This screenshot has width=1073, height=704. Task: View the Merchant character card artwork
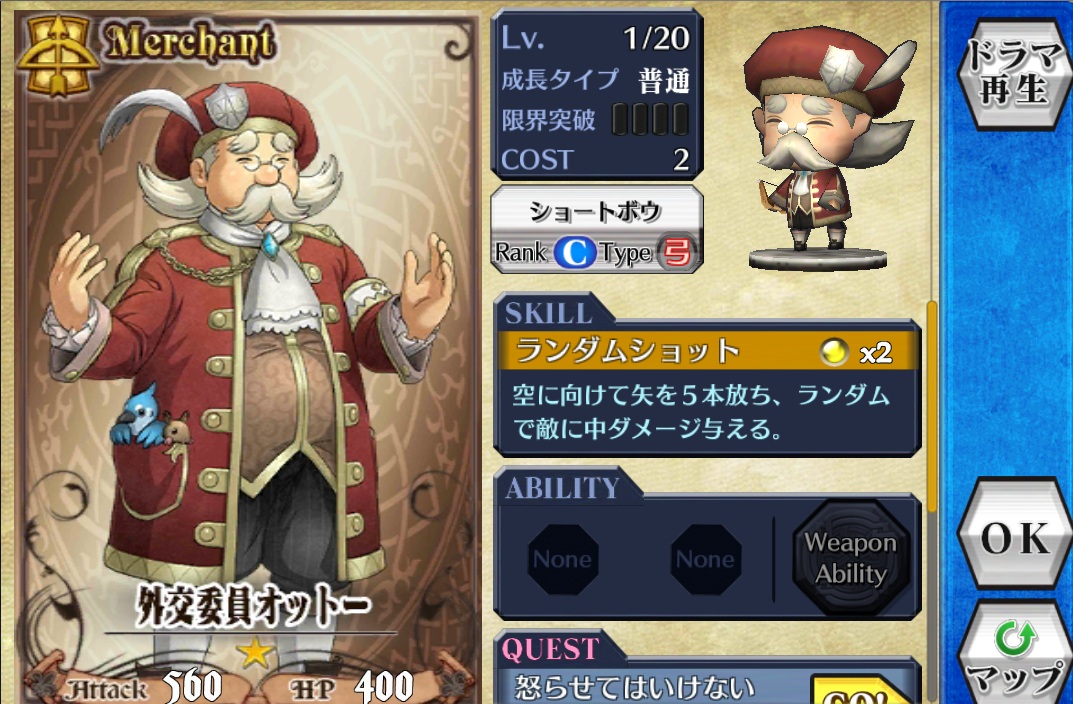[245, 340]
